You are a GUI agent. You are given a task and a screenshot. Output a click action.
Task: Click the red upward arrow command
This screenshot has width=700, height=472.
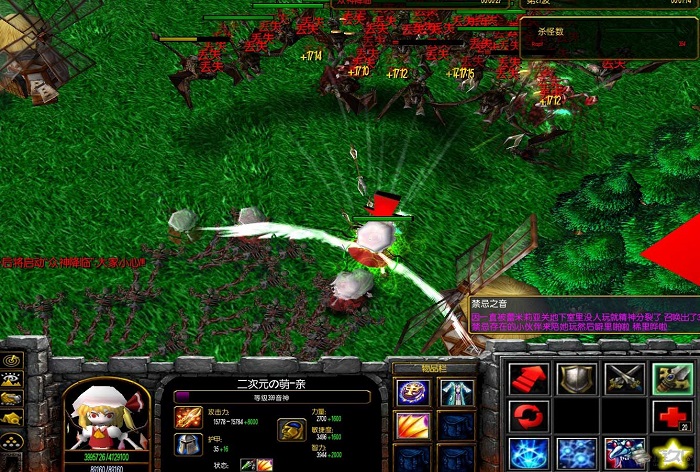[525, 378]
